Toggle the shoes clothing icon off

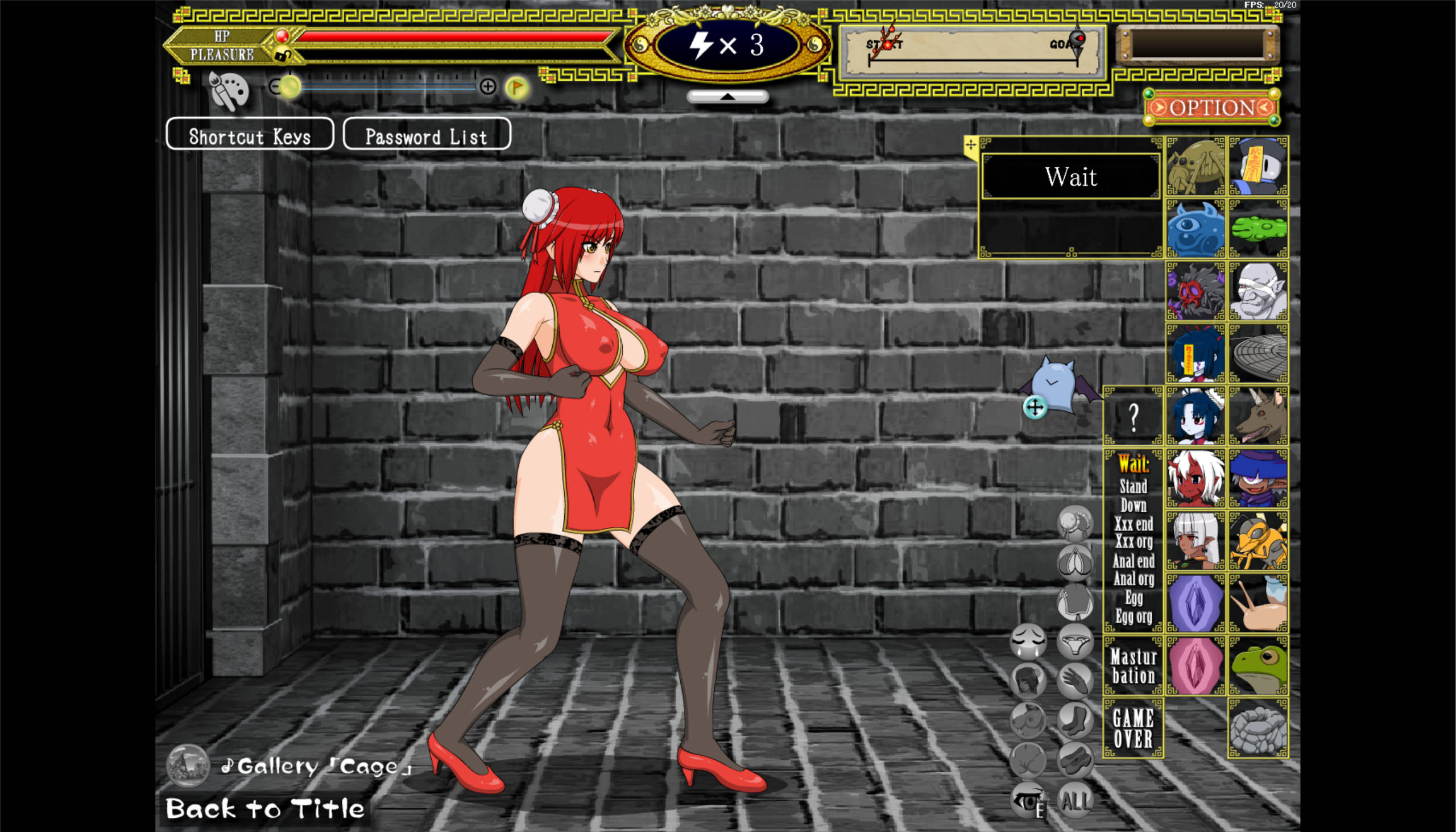pos(1076,759)
